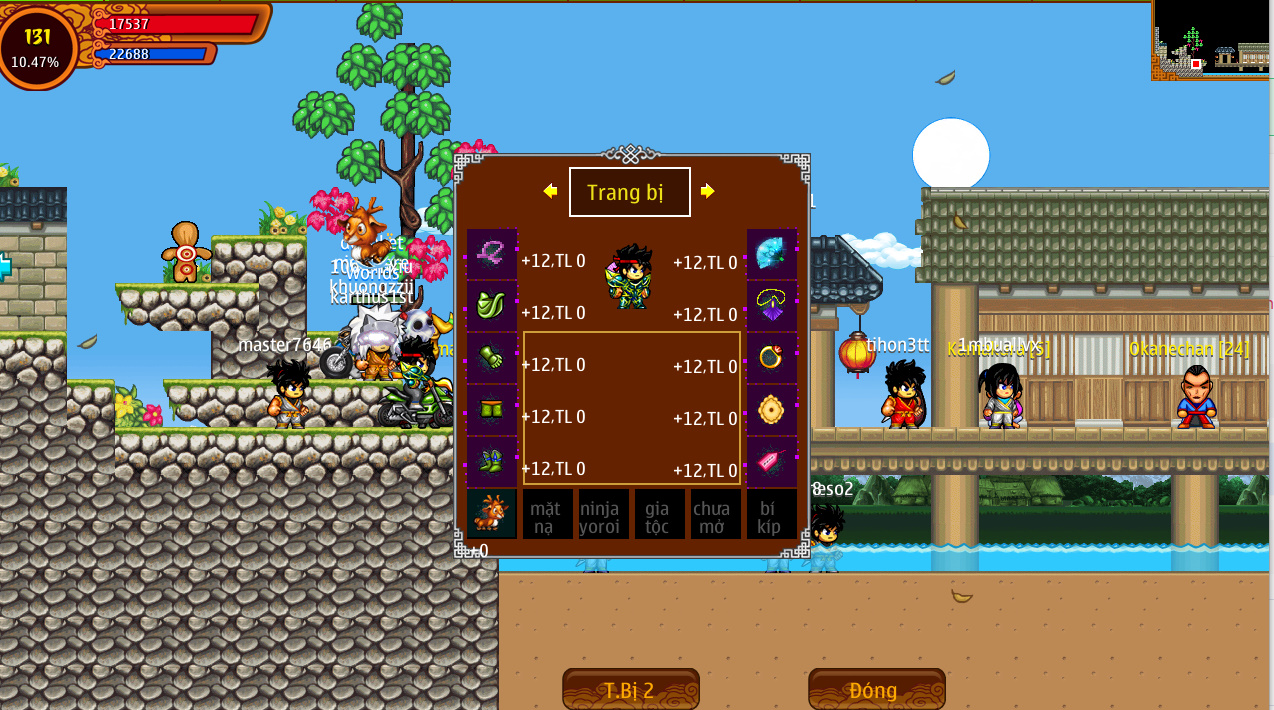Click the empty ninja yoroi slot
Image resolution: width=1274 pixels, height=710 pixels.
coord(603,515)
